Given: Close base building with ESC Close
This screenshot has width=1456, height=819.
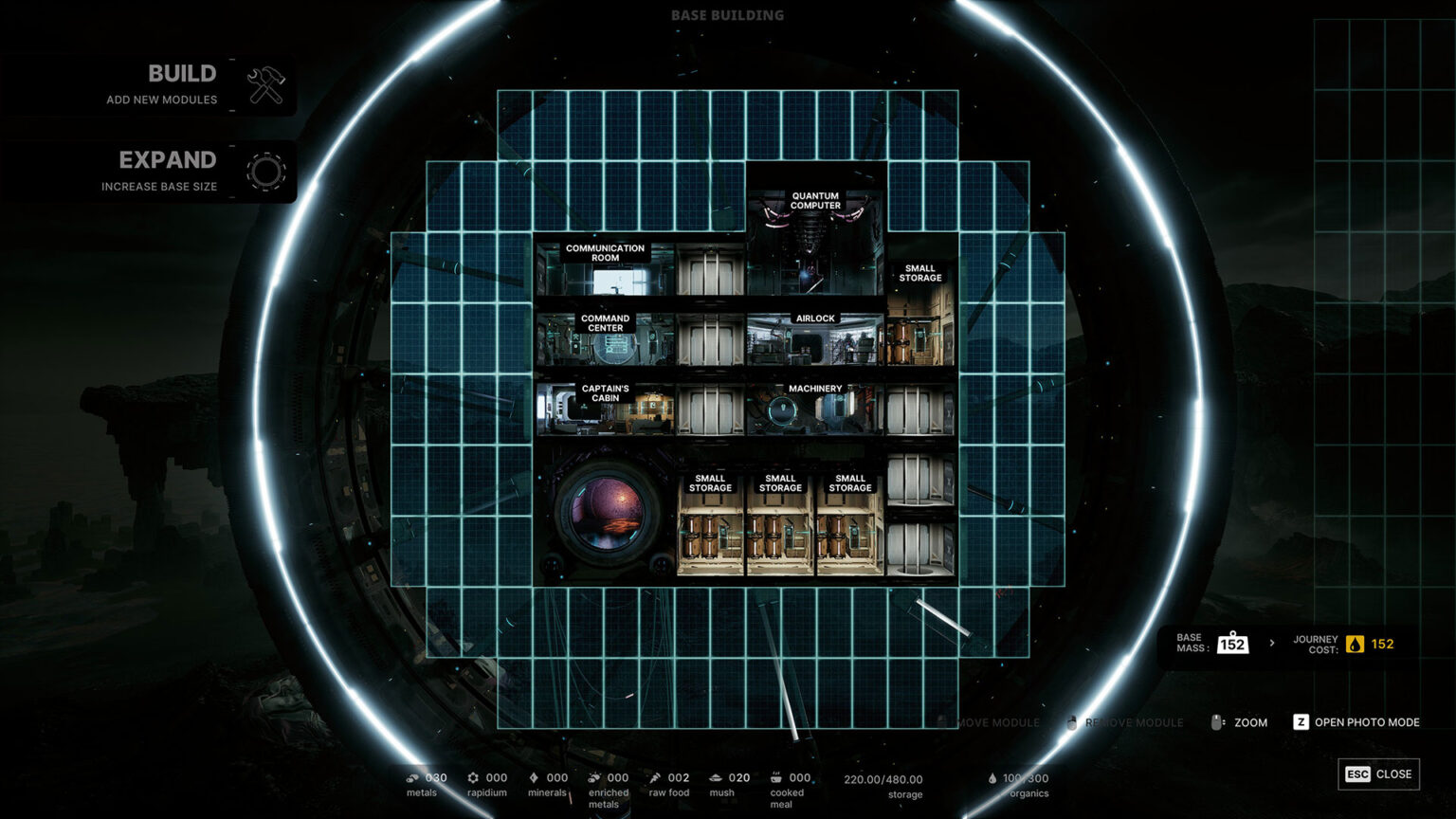Looking at the screenshot, I should [1378, 774].
